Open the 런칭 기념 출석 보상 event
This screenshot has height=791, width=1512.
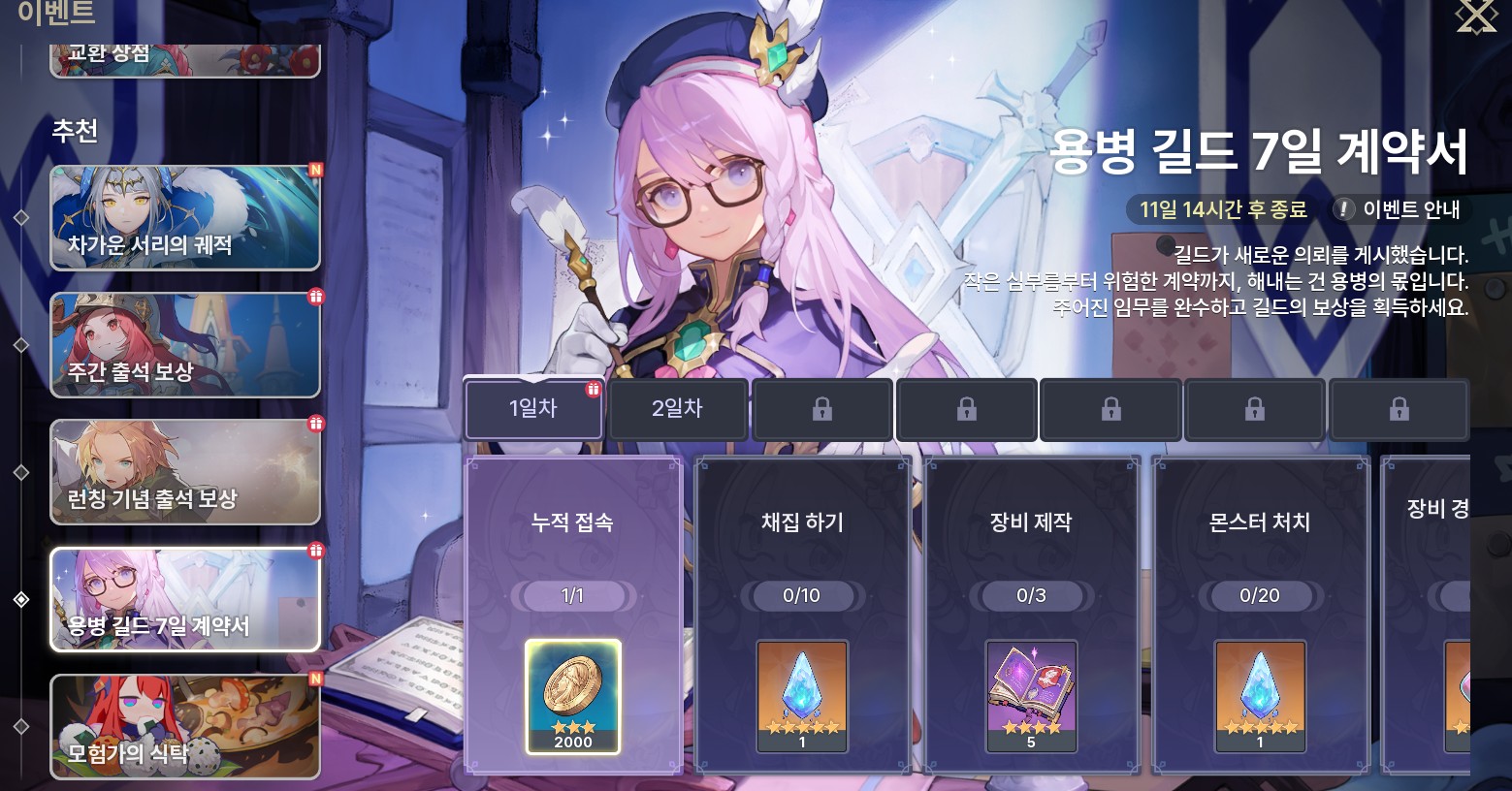[x=185, y=472]
